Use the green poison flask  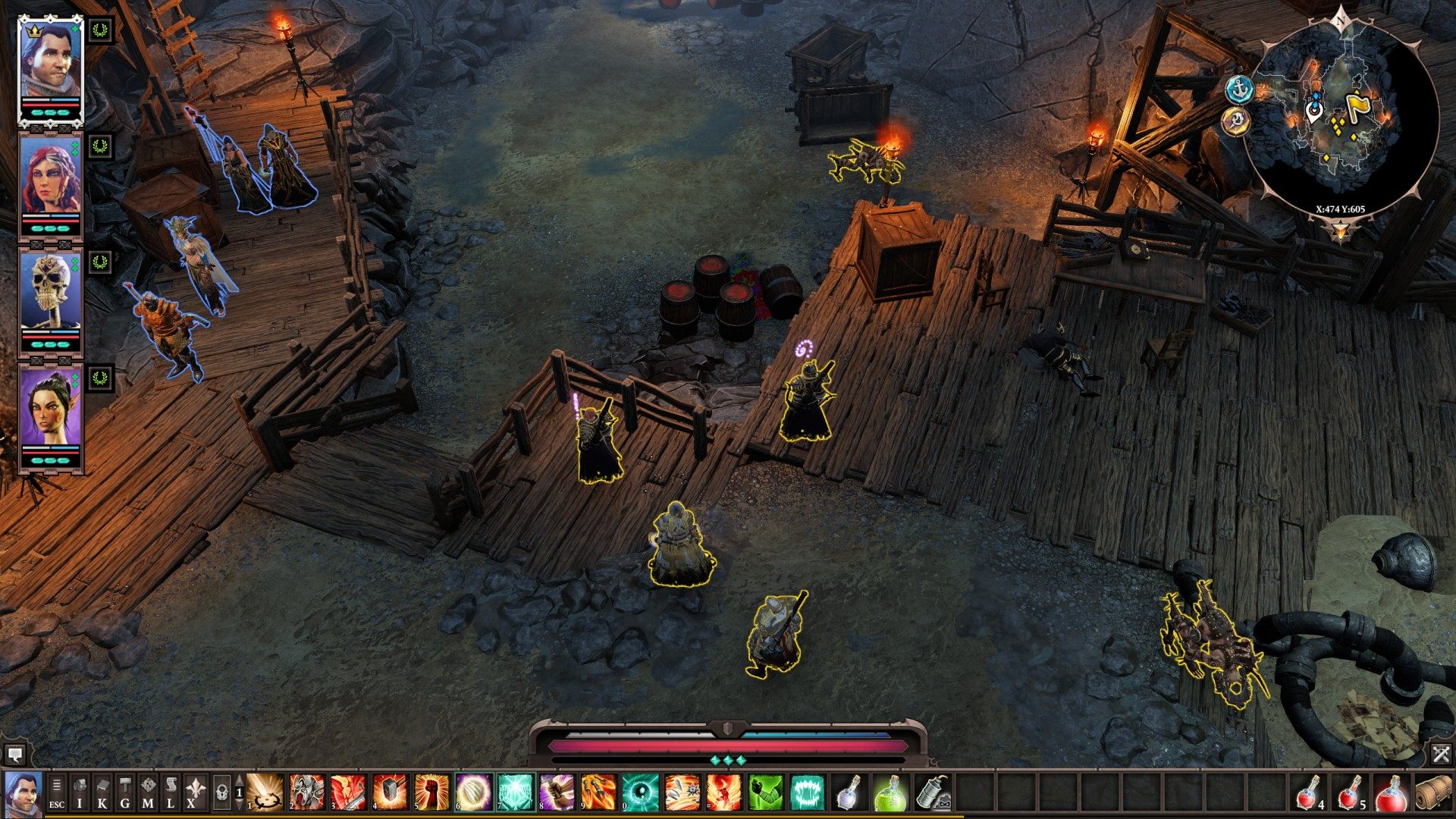tap(890, 792)
